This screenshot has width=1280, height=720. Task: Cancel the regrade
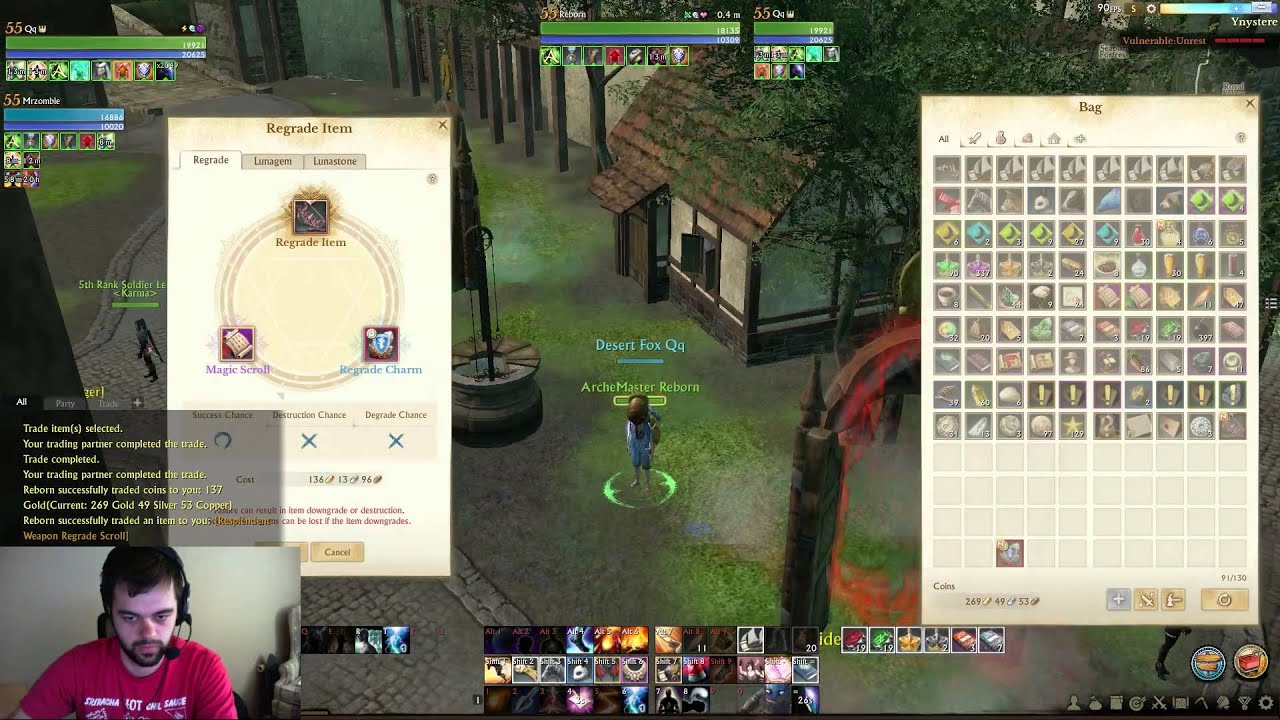[337, 552]
